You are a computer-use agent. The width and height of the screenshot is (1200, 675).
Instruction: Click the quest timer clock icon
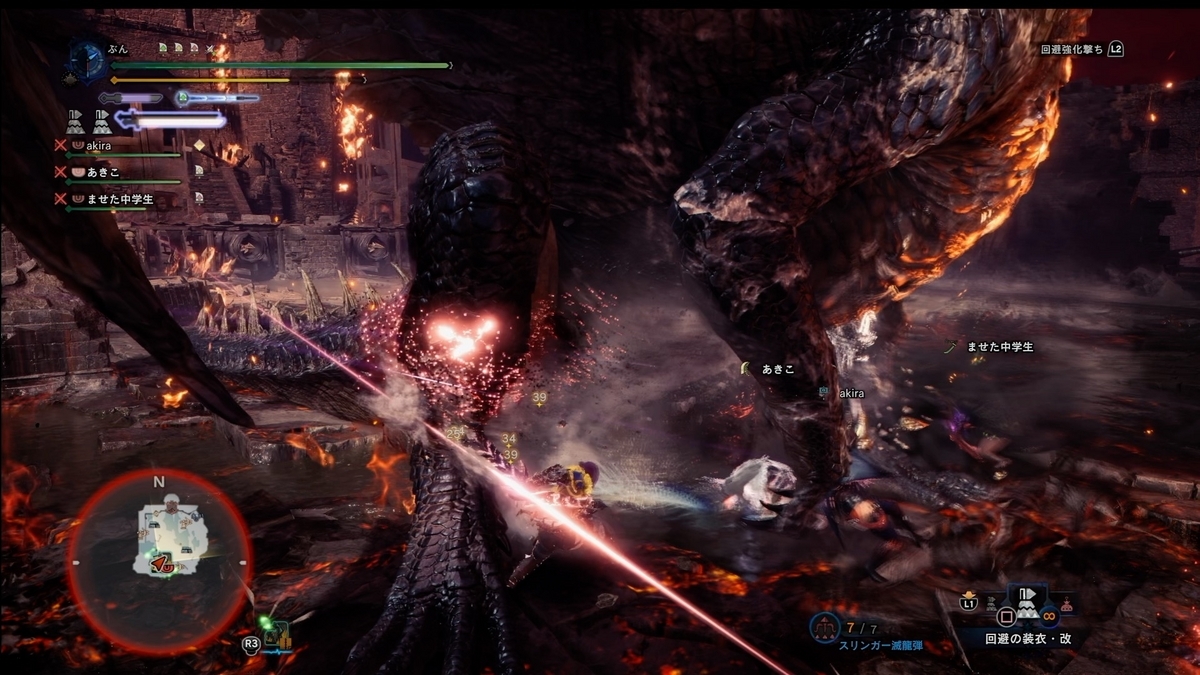87,59
